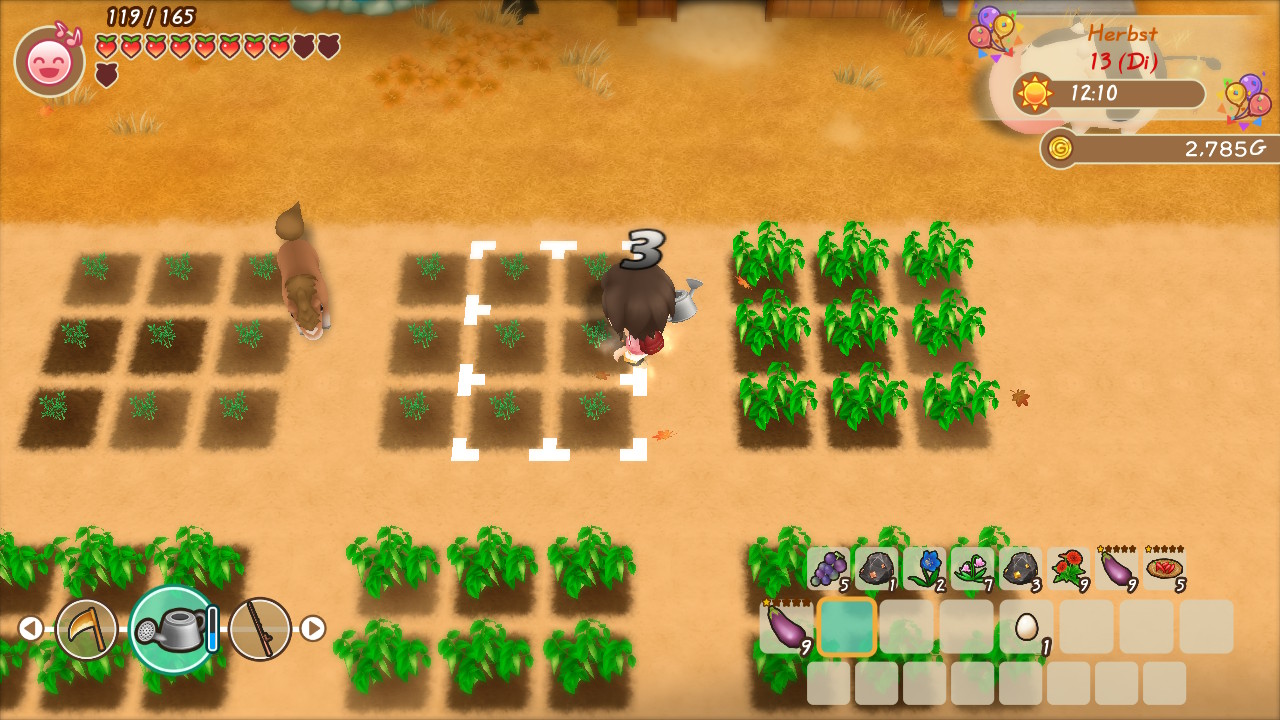Viewport: 1280px width, 720px height.
Task: Pick the single ore with orange specks
Action: click(876, 568)
